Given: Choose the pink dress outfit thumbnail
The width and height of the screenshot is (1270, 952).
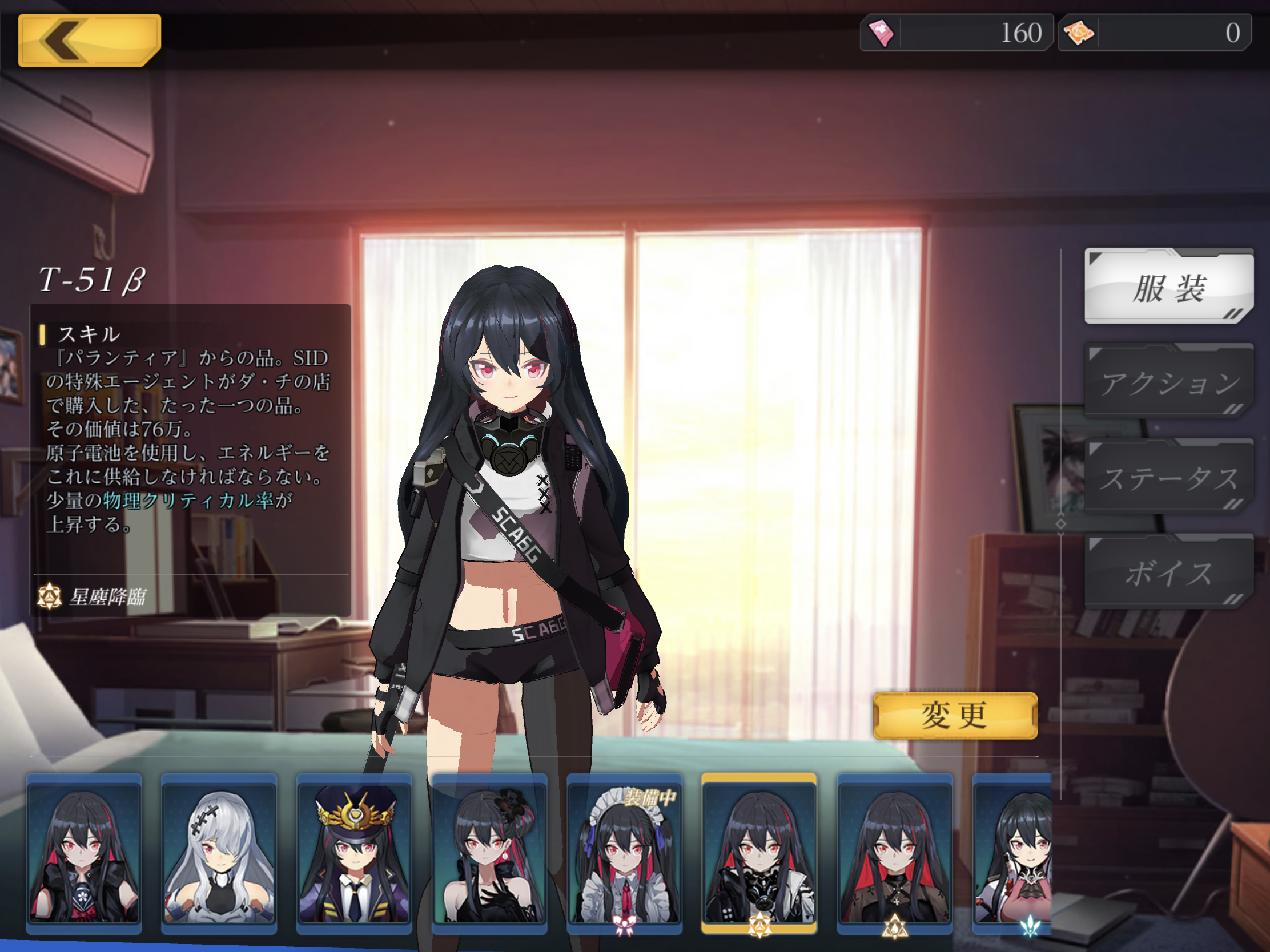Looking at the screenshot, I should (1014, 853).
